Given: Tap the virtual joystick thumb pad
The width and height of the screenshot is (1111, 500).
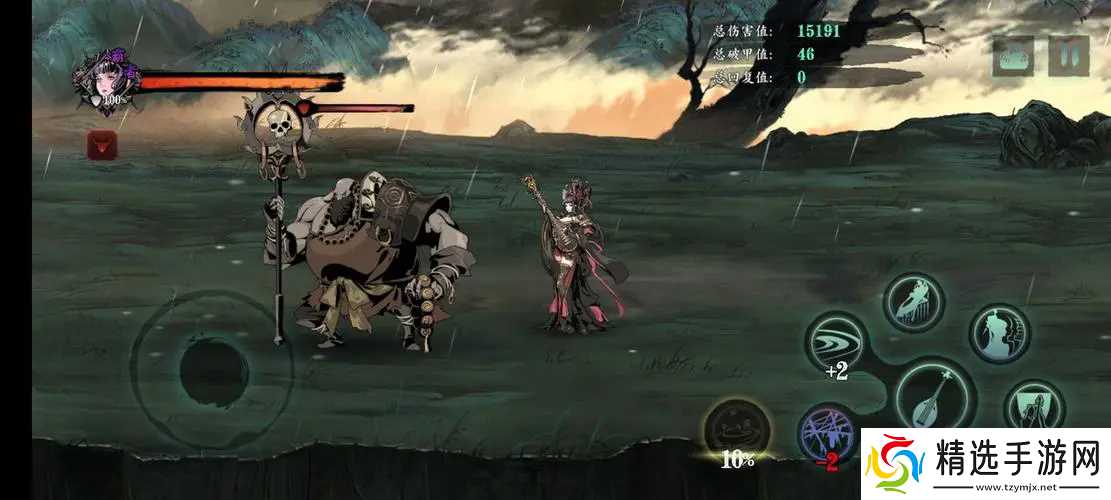Looking at the screenshot, I should click(213, 370).
